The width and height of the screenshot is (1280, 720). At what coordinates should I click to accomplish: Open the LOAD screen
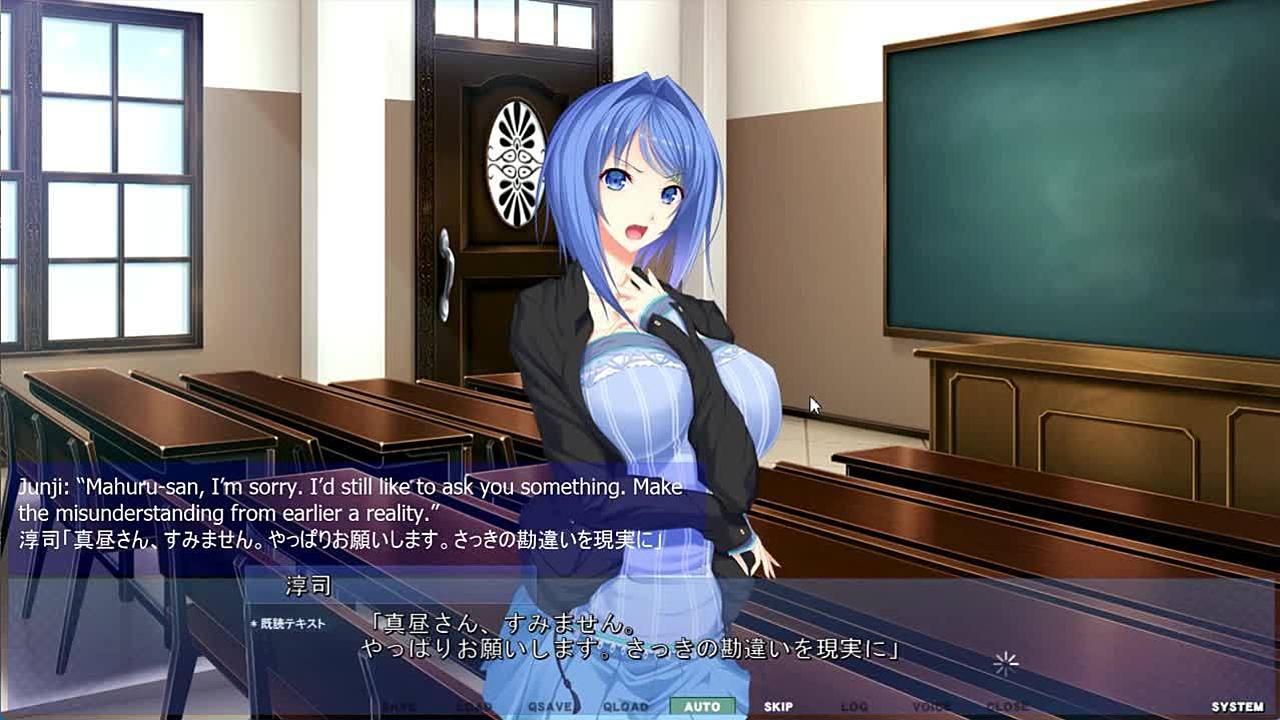474,707
